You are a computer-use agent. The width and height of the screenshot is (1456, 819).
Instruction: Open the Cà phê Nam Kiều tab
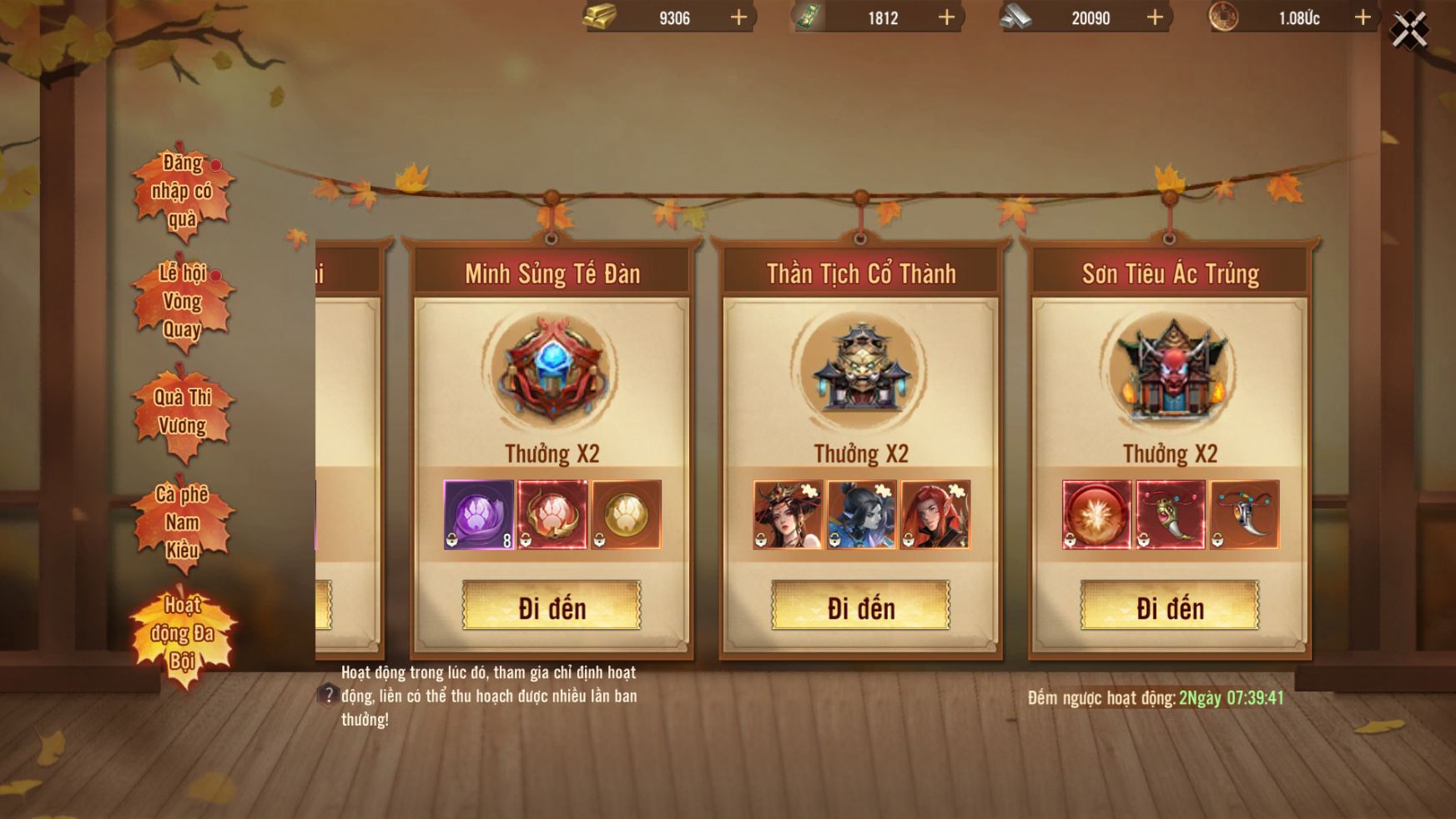tap(182, 522)
